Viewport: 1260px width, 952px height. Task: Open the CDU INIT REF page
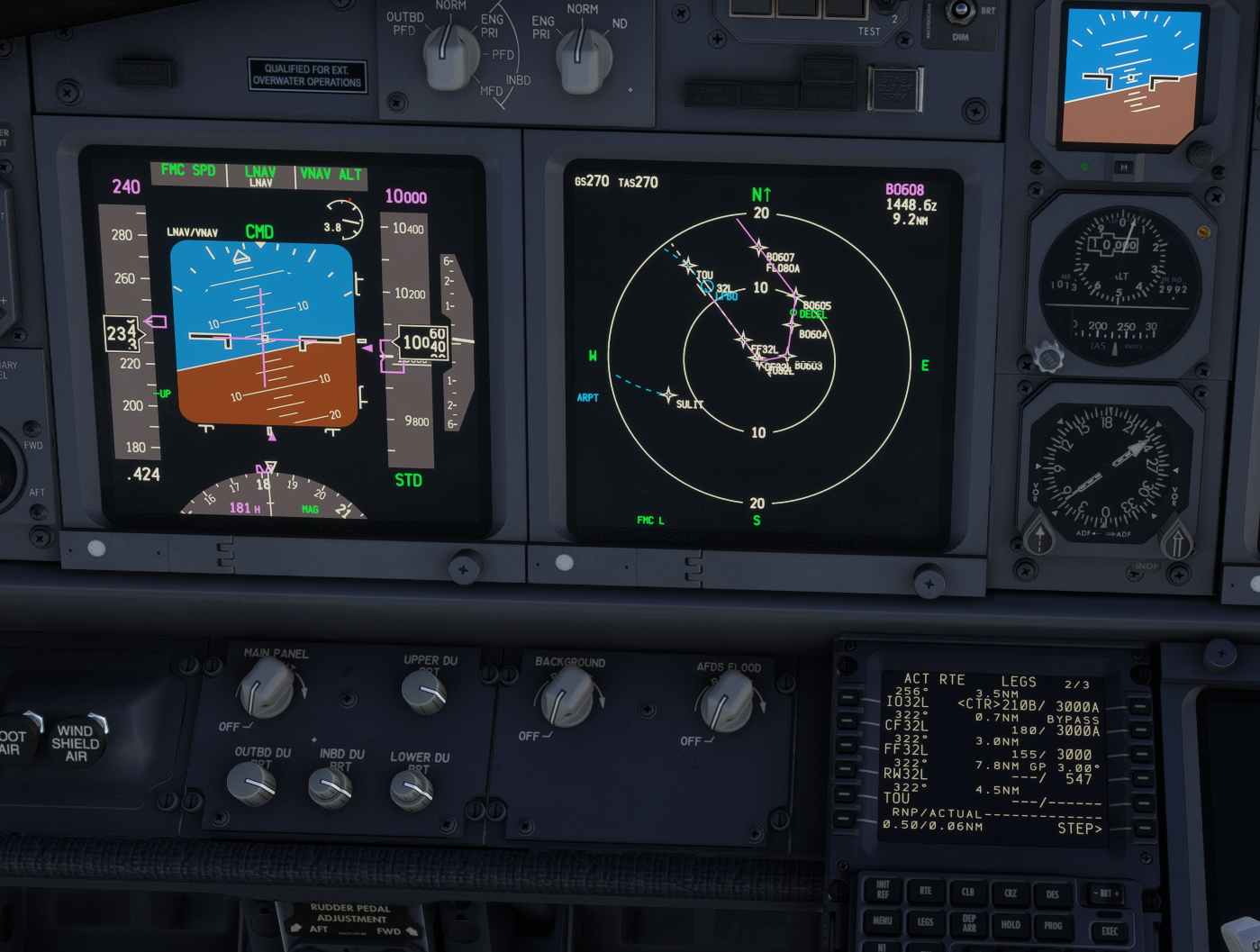click(x=883, y=890)
